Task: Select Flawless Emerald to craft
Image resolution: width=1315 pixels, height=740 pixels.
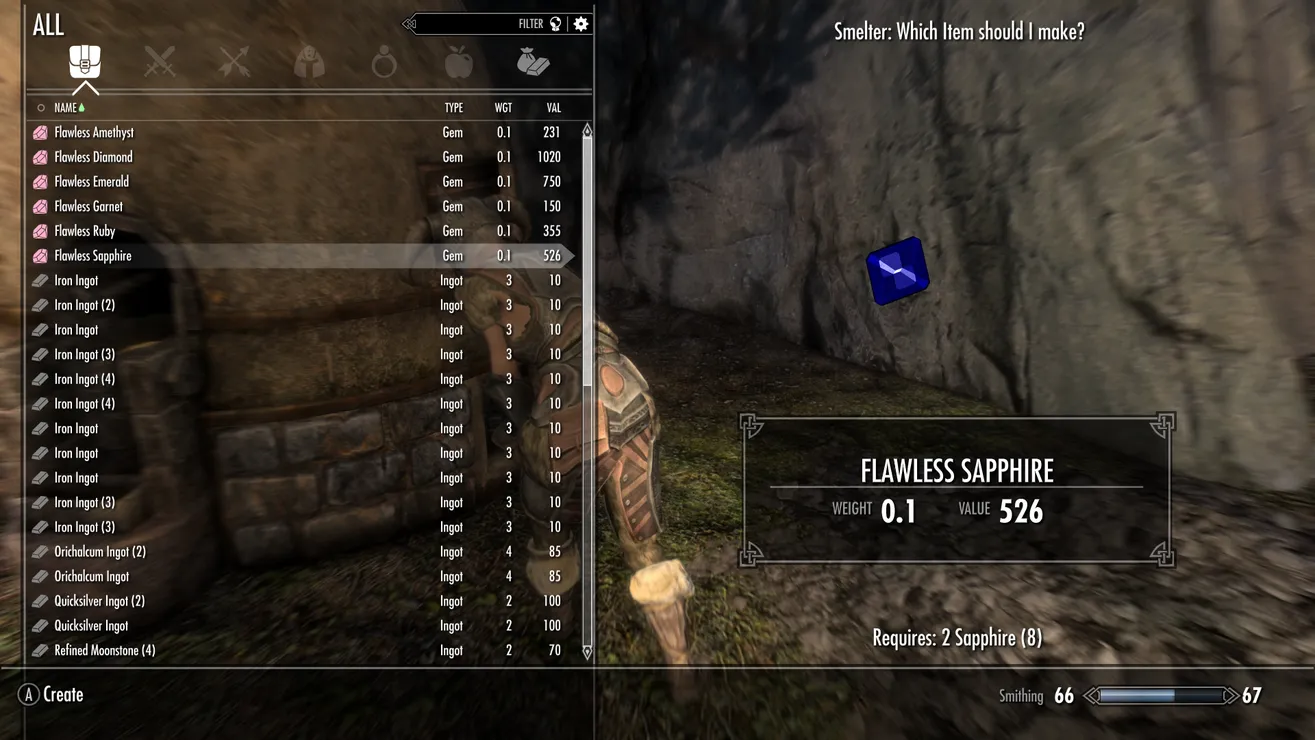Action: (91, 182)
